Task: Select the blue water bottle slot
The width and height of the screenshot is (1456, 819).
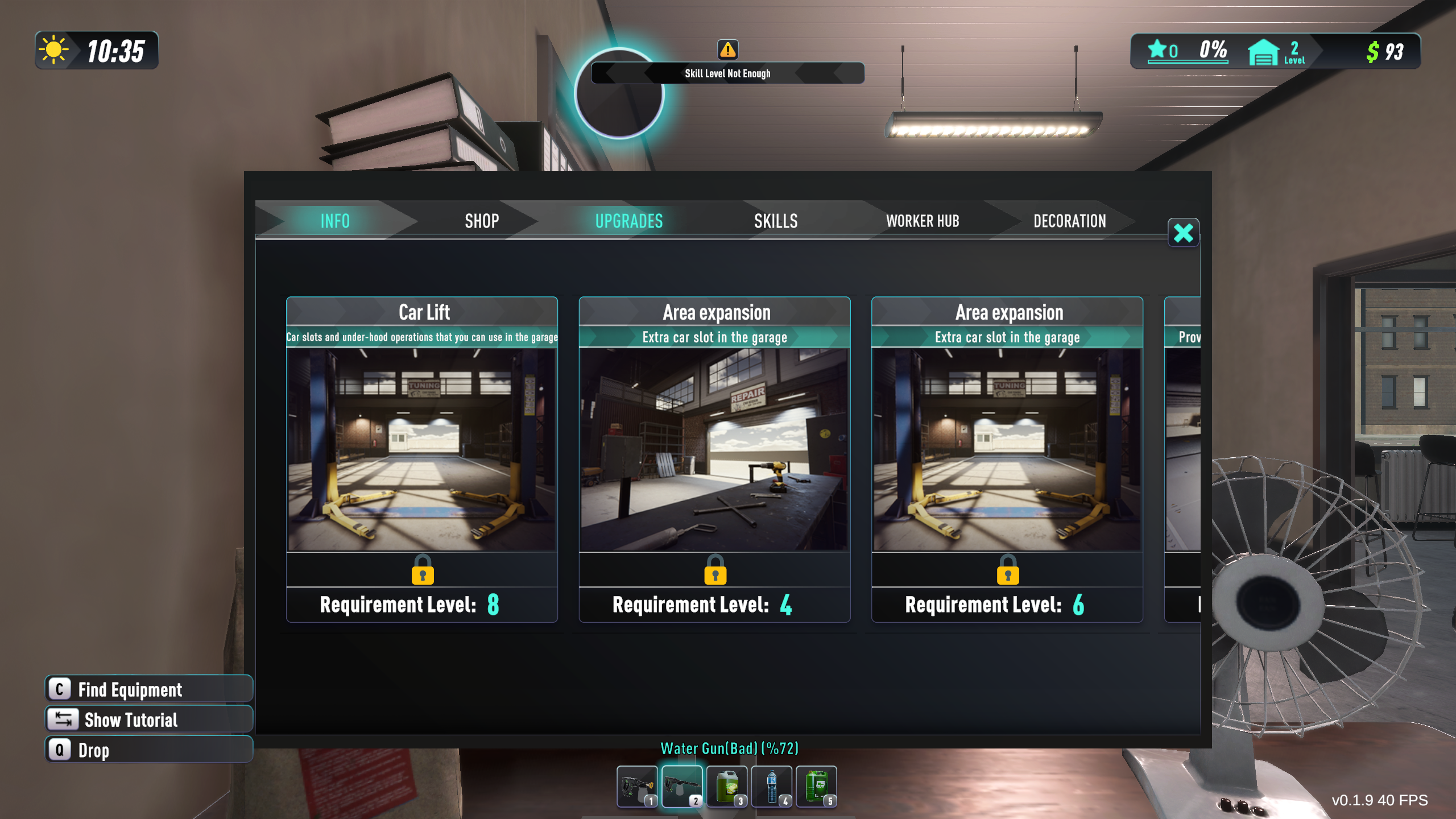Action: pos(772,787)
